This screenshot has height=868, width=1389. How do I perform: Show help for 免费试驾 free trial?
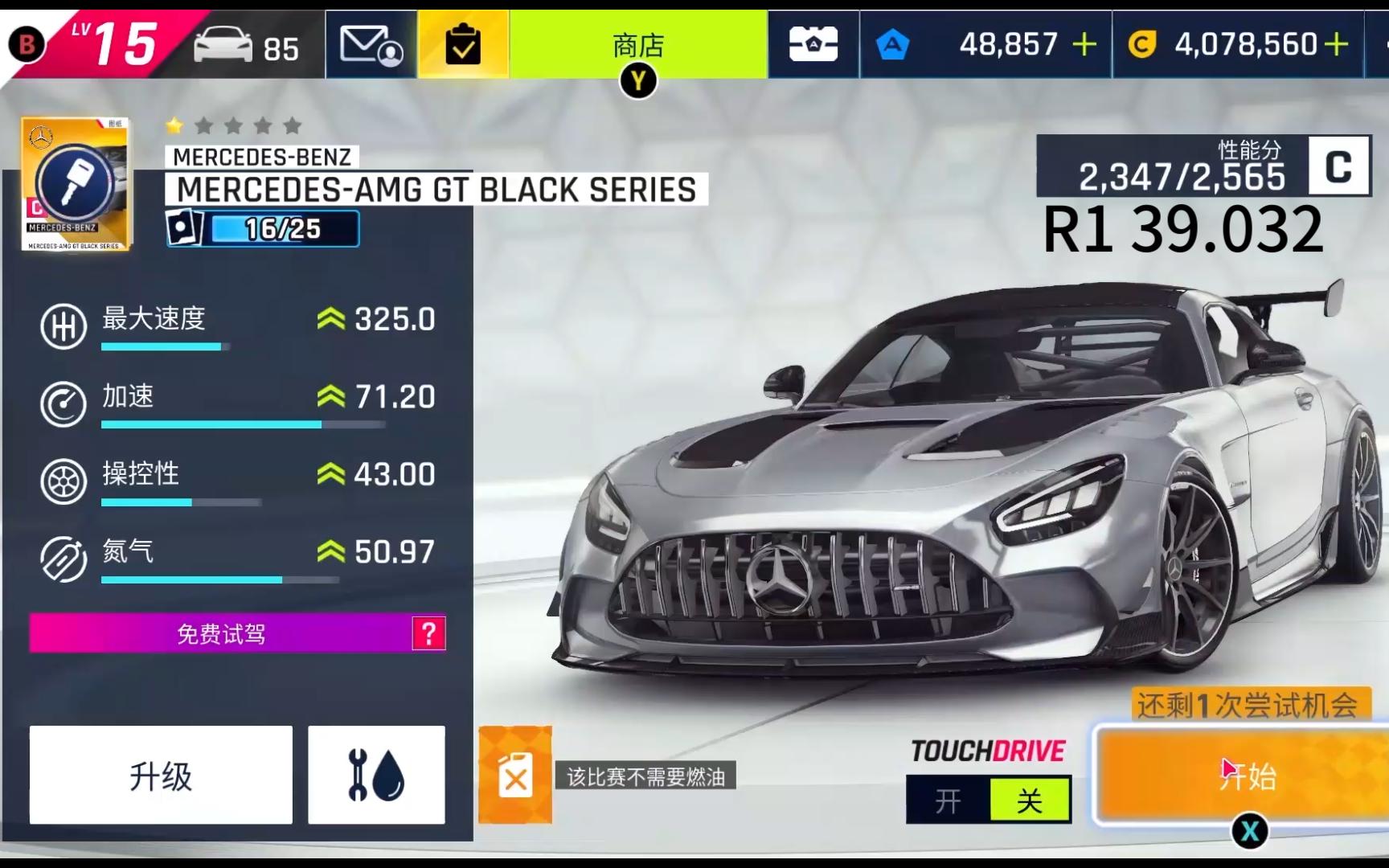(x=428, y=634)
